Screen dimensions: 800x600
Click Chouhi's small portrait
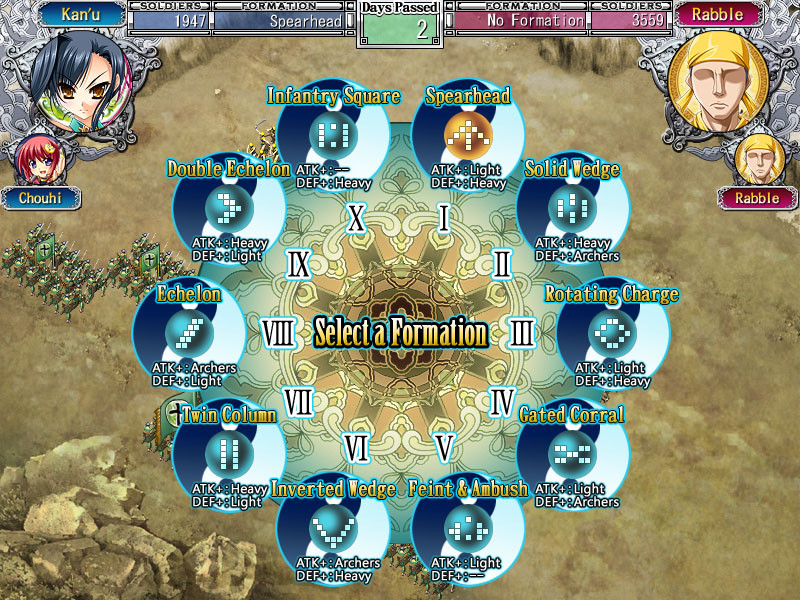36,158
